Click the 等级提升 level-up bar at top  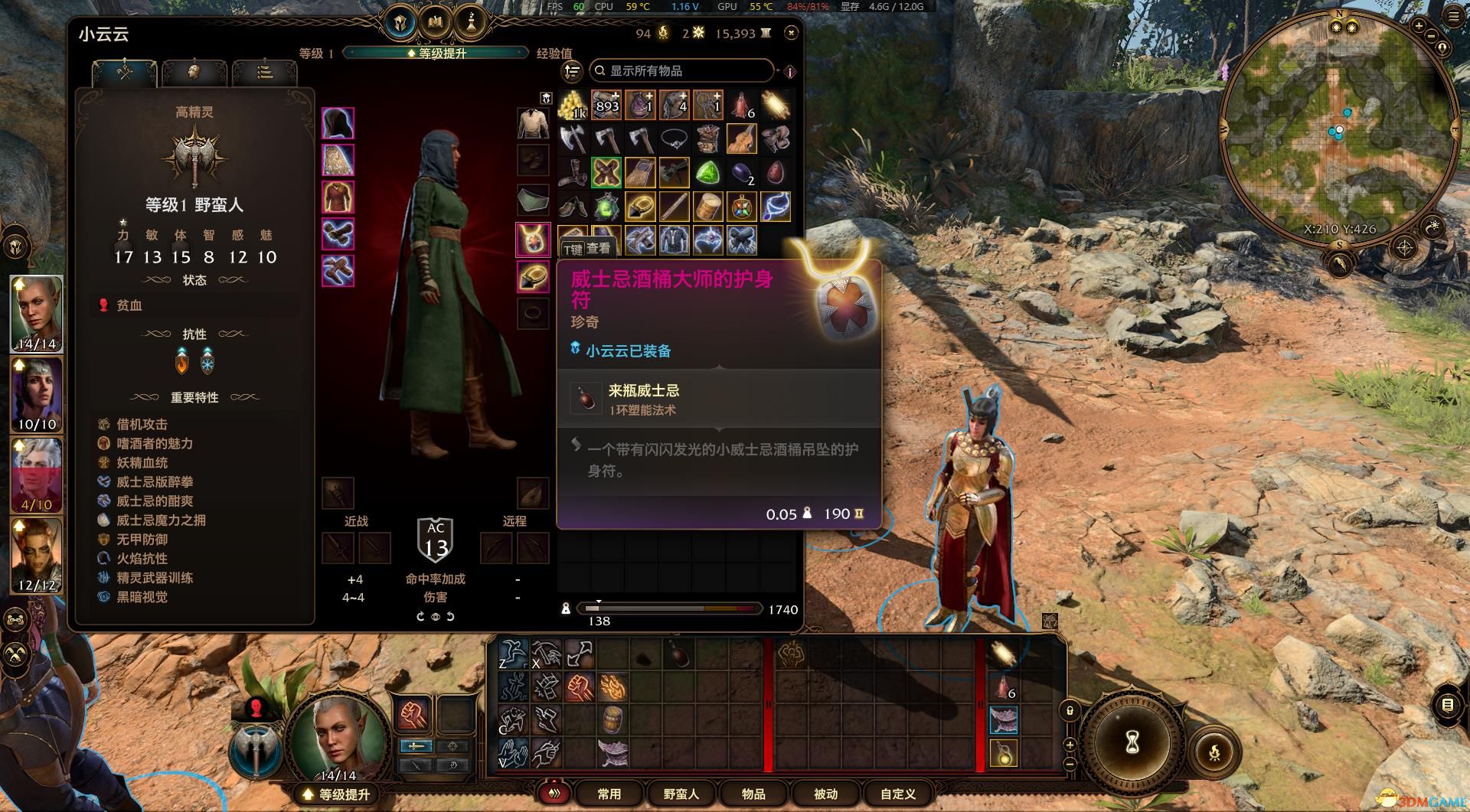click(x=436, y=53)
